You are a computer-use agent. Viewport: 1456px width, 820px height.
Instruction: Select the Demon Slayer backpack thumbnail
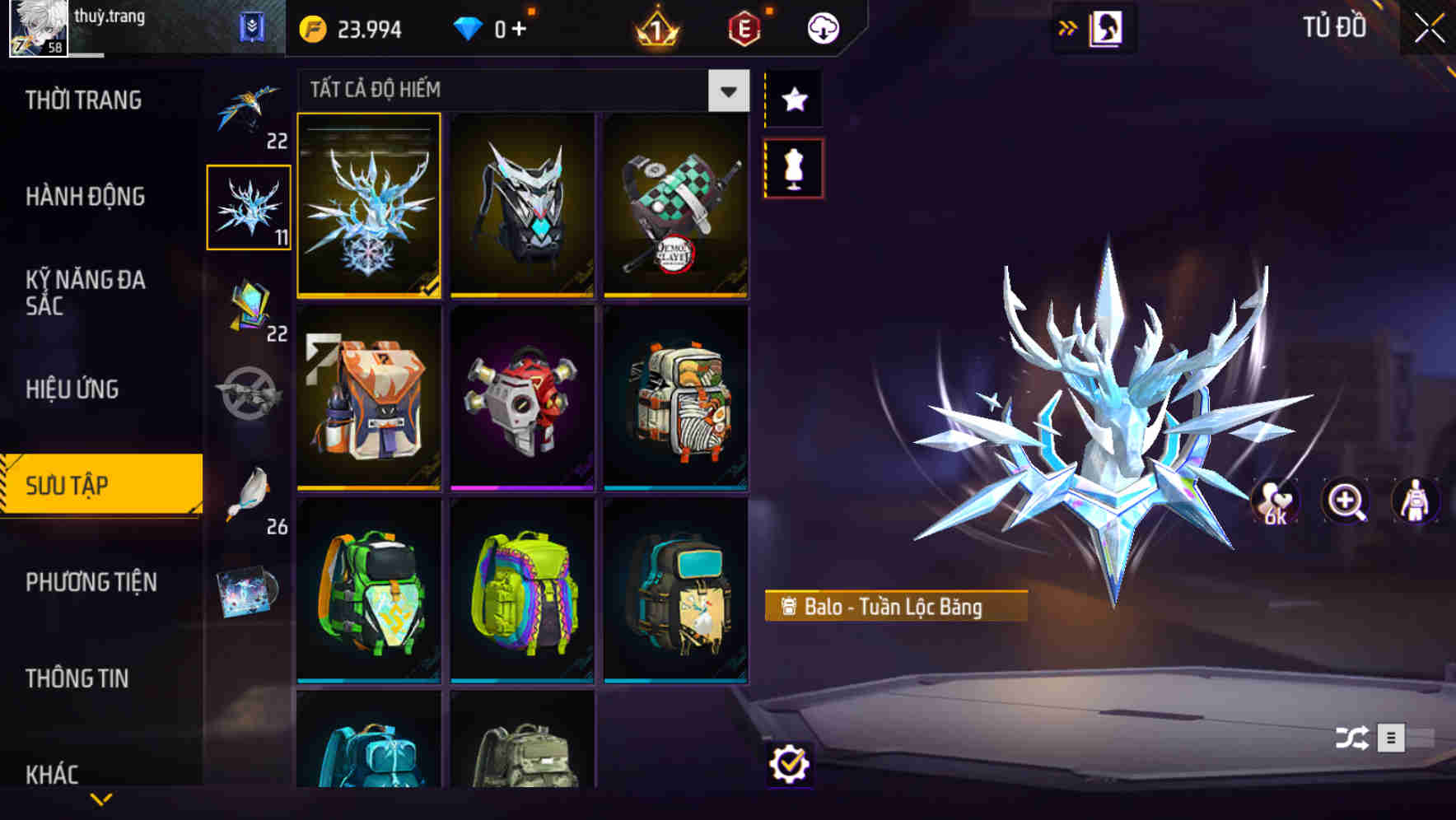point(675,206)
